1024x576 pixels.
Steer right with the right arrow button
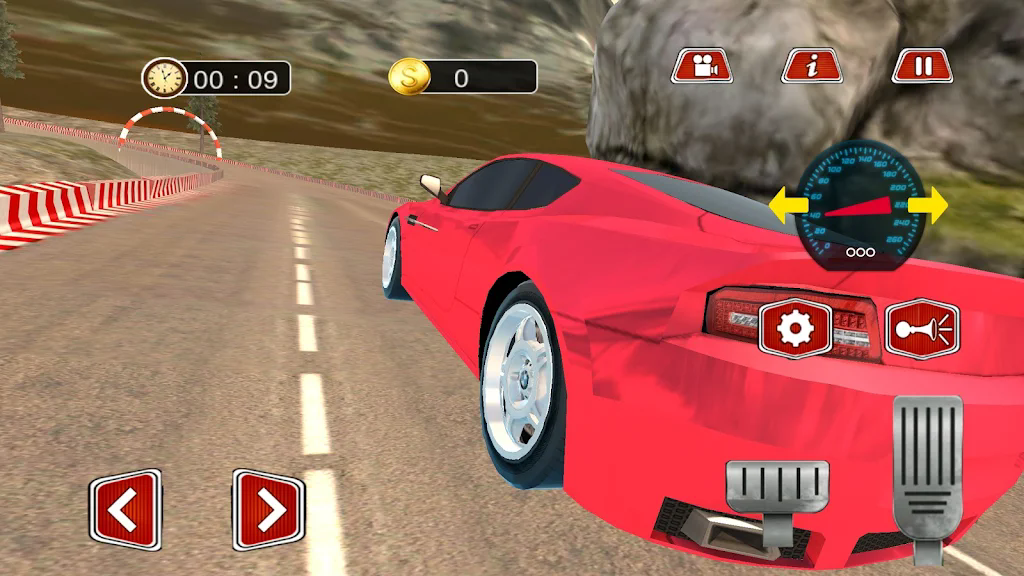click(268, 510)
